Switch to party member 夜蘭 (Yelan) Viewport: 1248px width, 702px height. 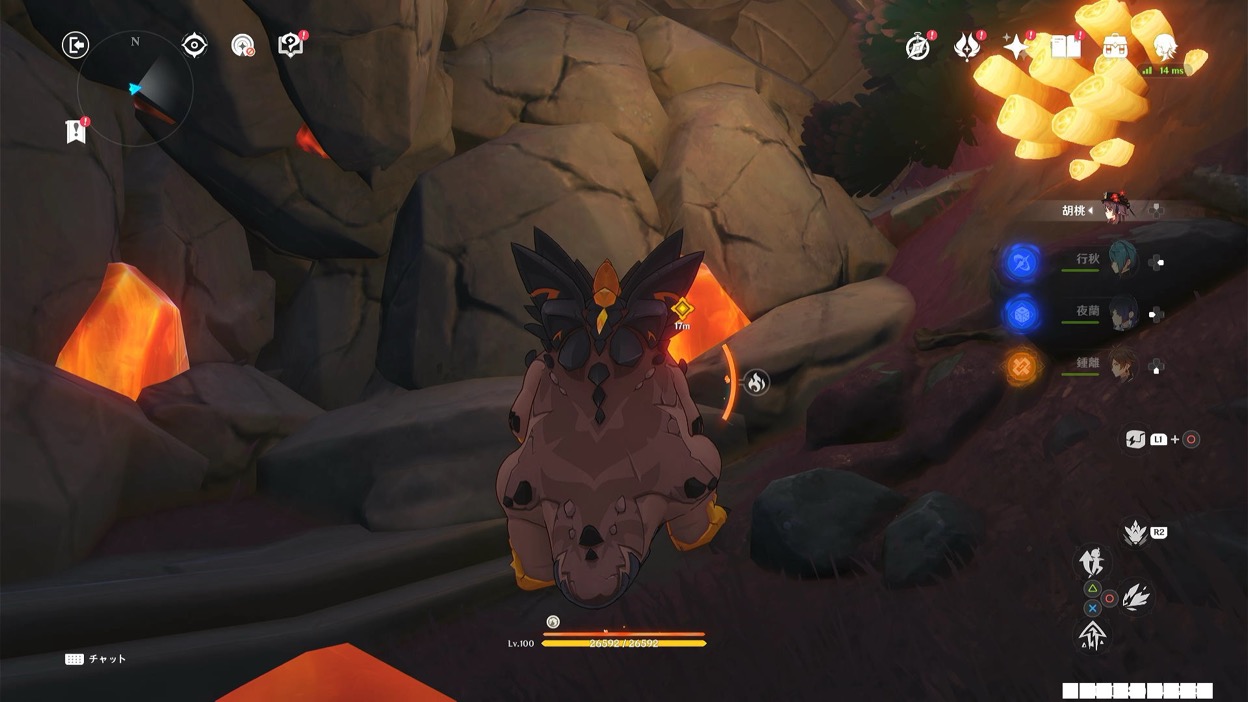[x=1122, y=314]
